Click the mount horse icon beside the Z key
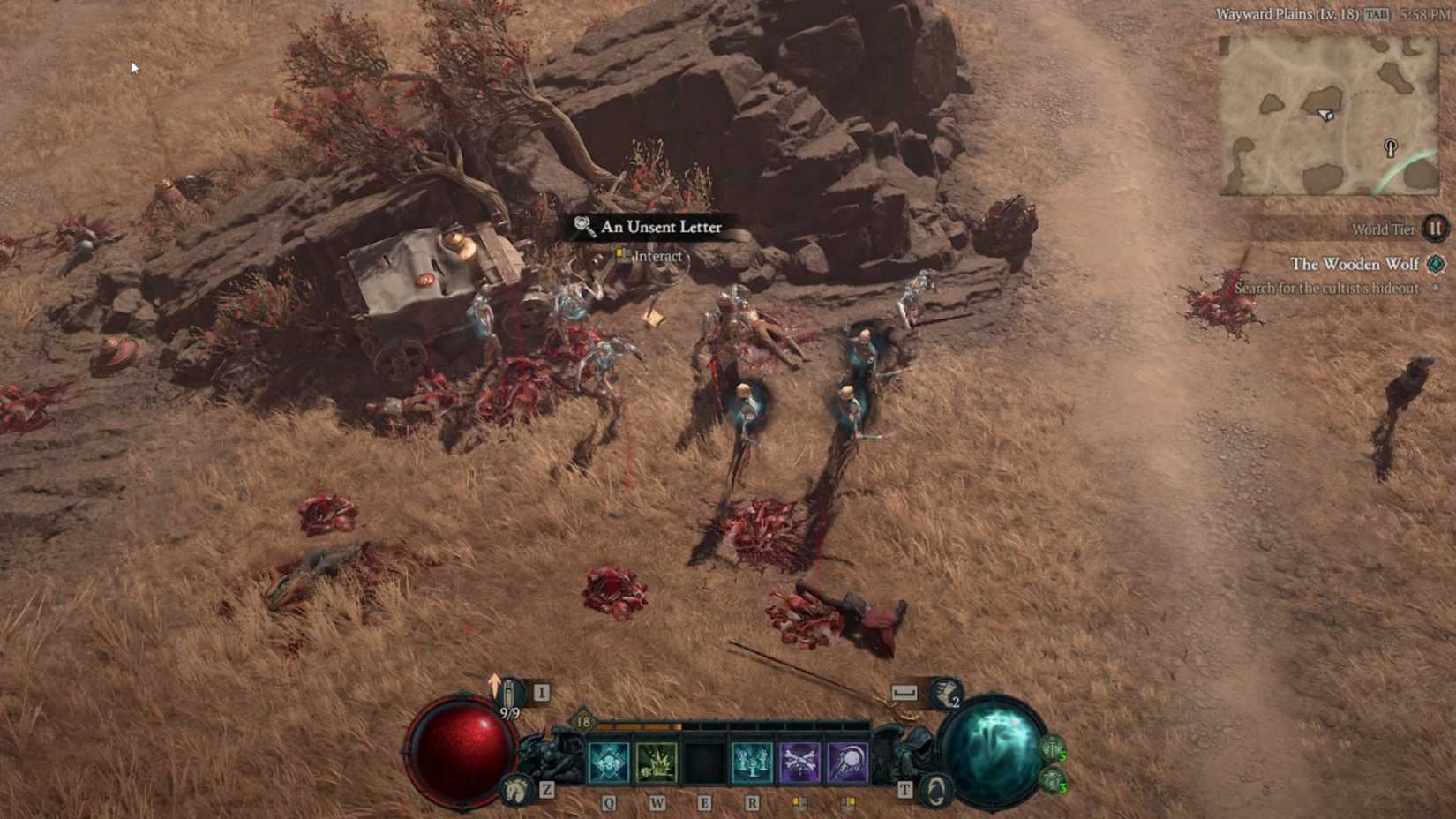The image size is (1456, 819). click(515, 791)
